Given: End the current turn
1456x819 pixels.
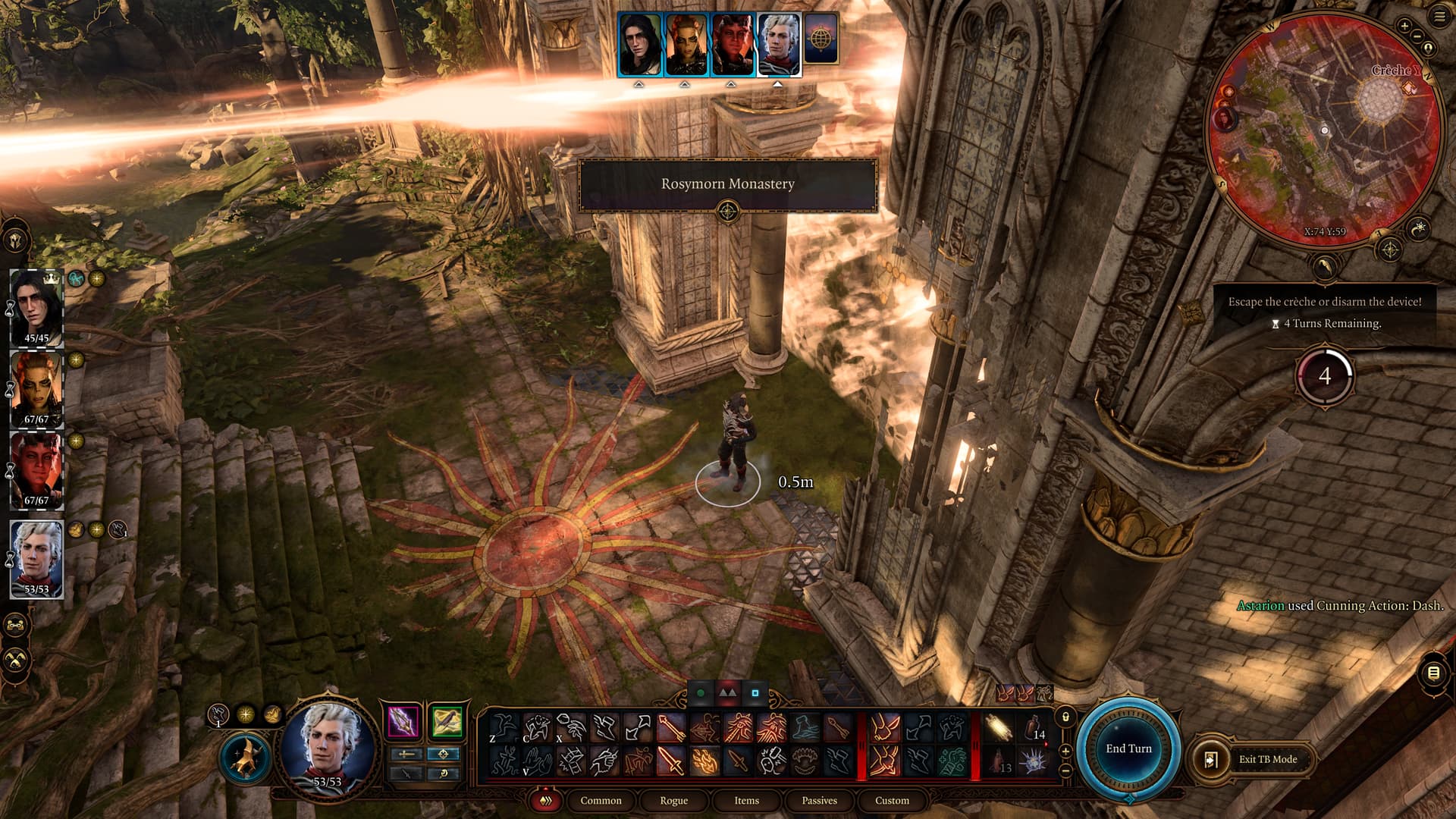Looking at the screenshot, I should click(1128, 748).
